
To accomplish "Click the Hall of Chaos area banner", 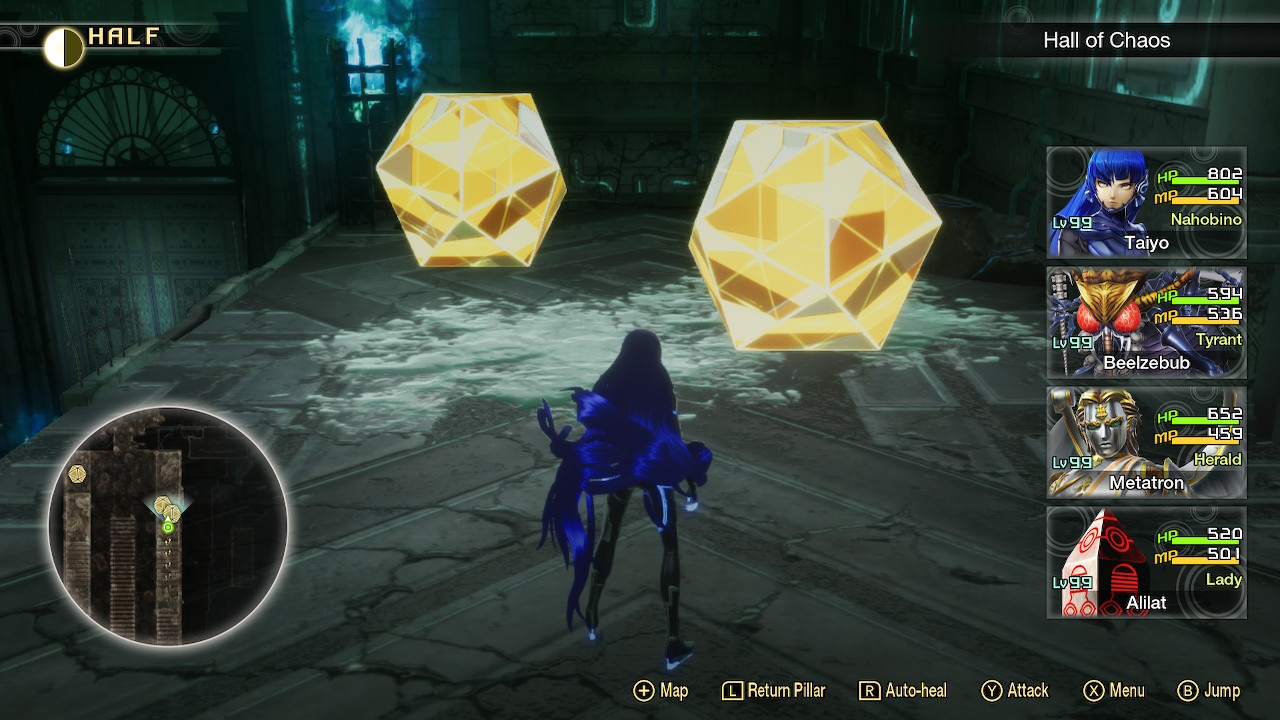I will click(1107, 41).
